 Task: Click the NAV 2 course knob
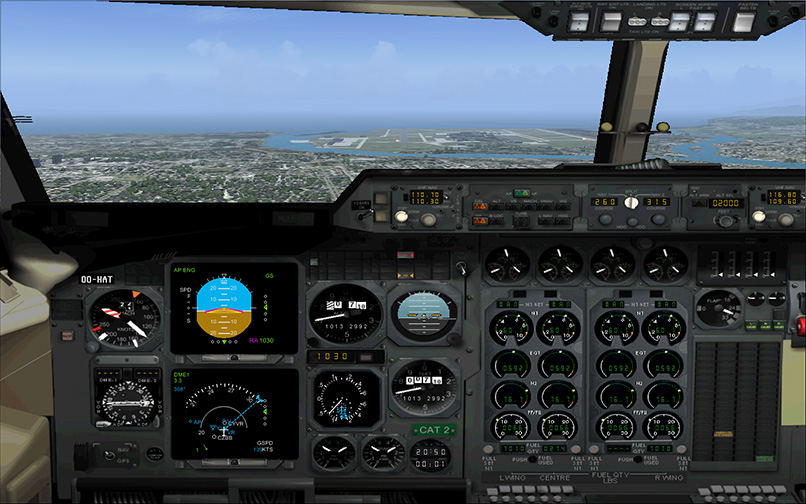coord(658,219)
